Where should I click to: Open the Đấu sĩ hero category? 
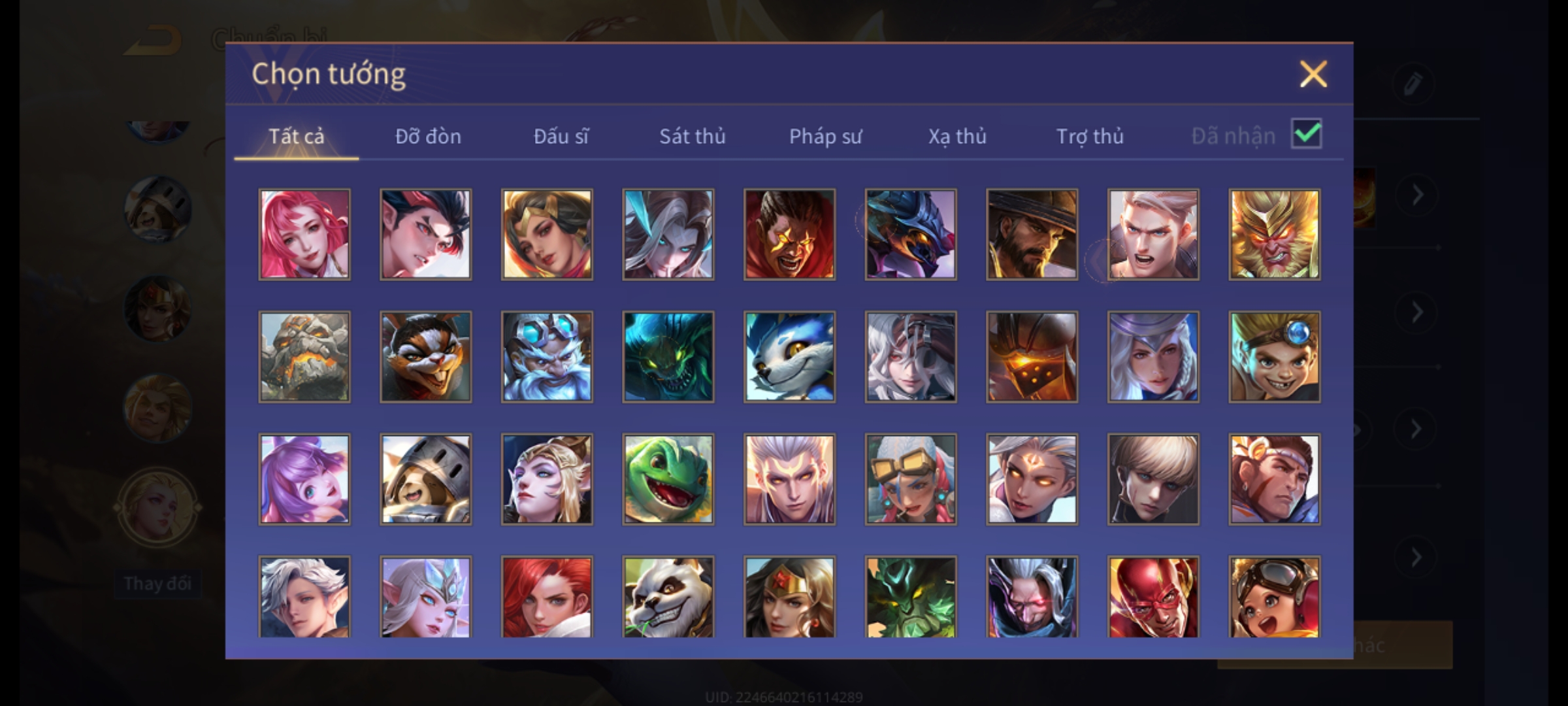[x=561, y=136]
